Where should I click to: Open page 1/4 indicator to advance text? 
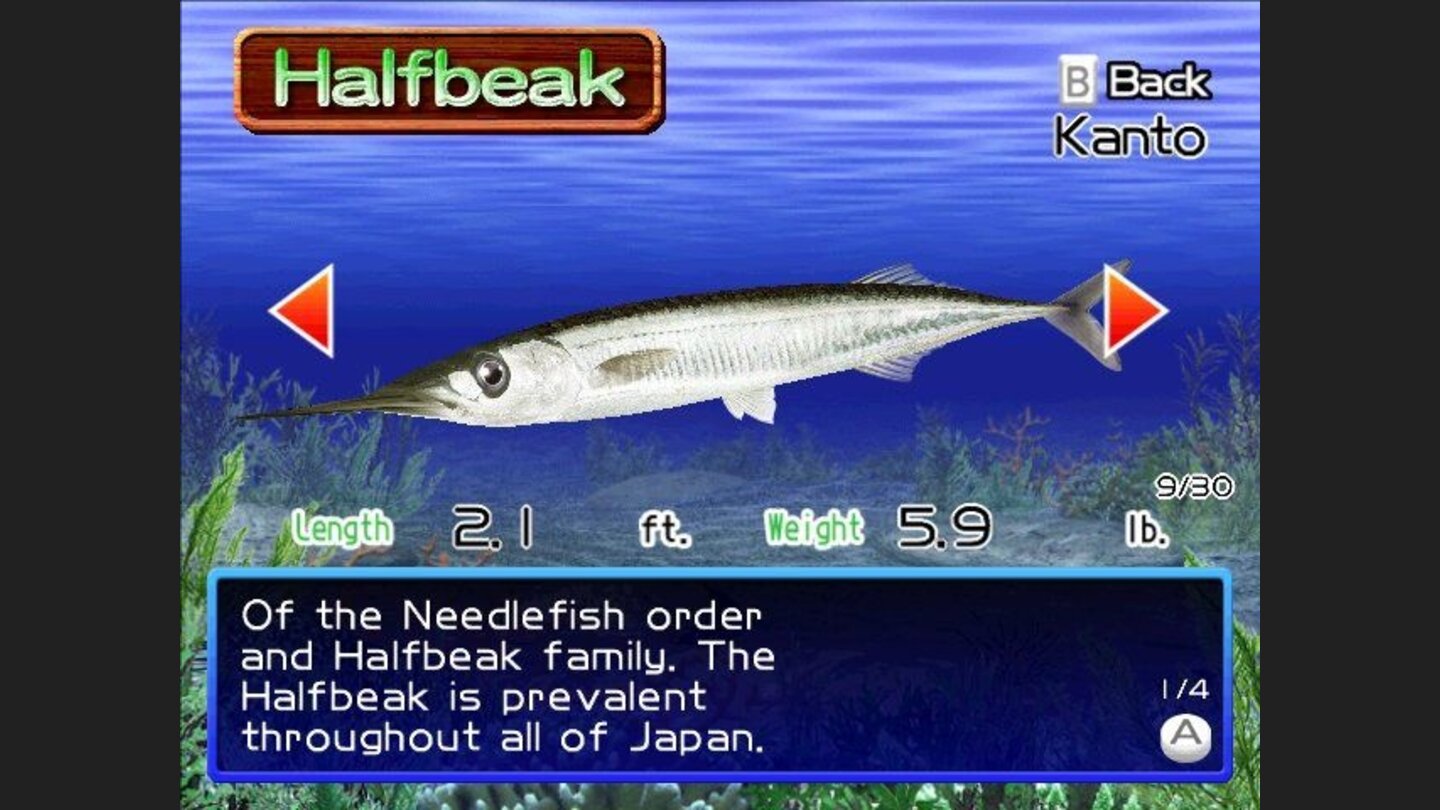[x=1186, y=688]
